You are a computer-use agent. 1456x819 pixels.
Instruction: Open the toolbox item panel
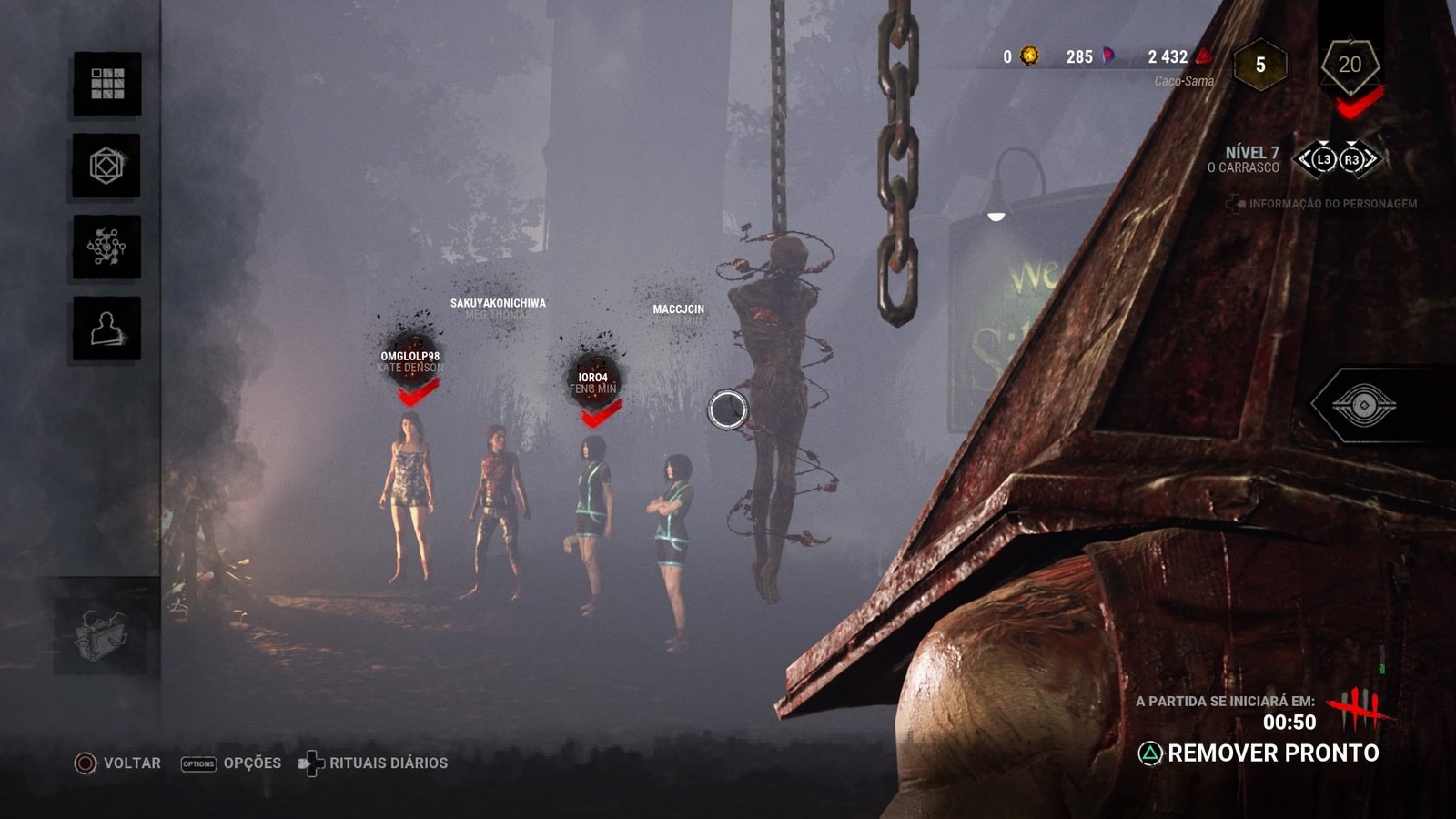[101, 635]
